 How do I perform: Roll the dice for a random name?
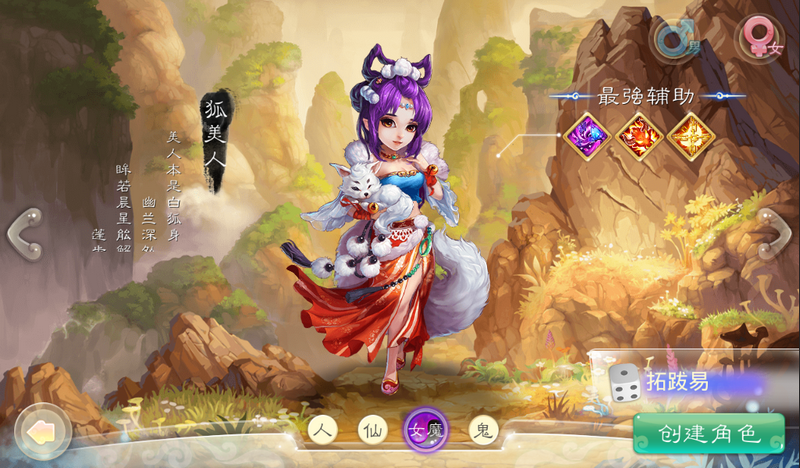[625, 383]
